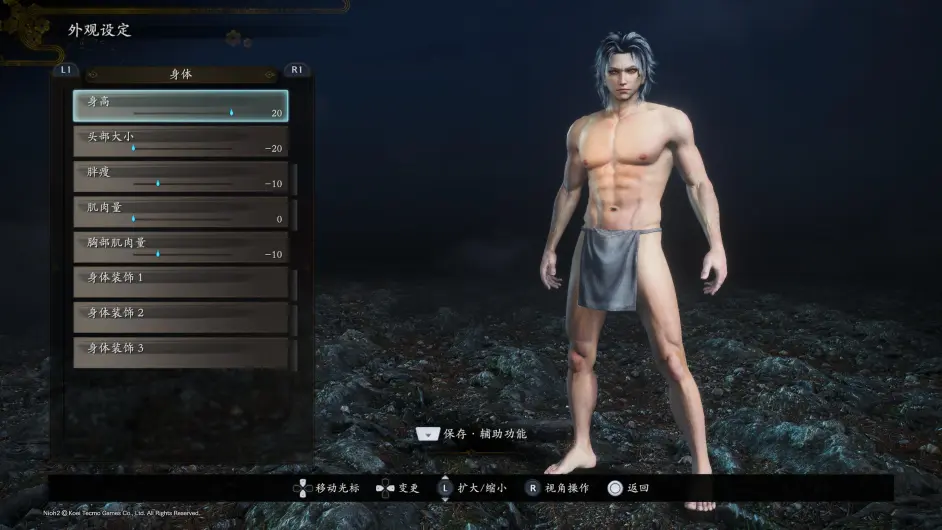The width and height of the screenshot is (942, 530).
Task: Select the 身高 height slider row
Action: (180, 106)
